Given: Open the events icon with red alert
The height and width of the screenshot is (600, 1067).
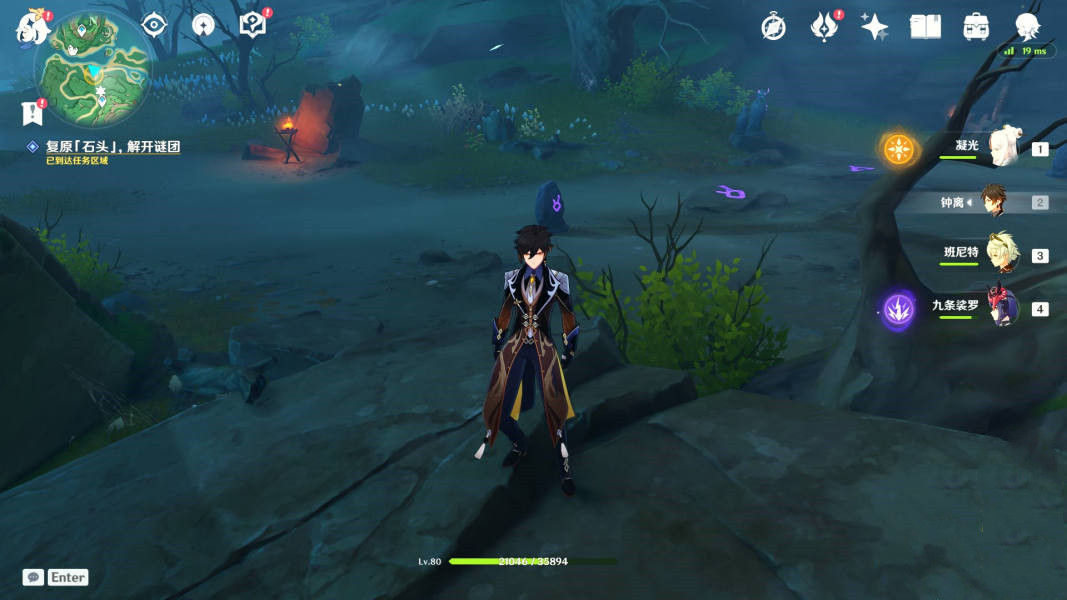Looking at the screenshot, I should tap(824, 27).
